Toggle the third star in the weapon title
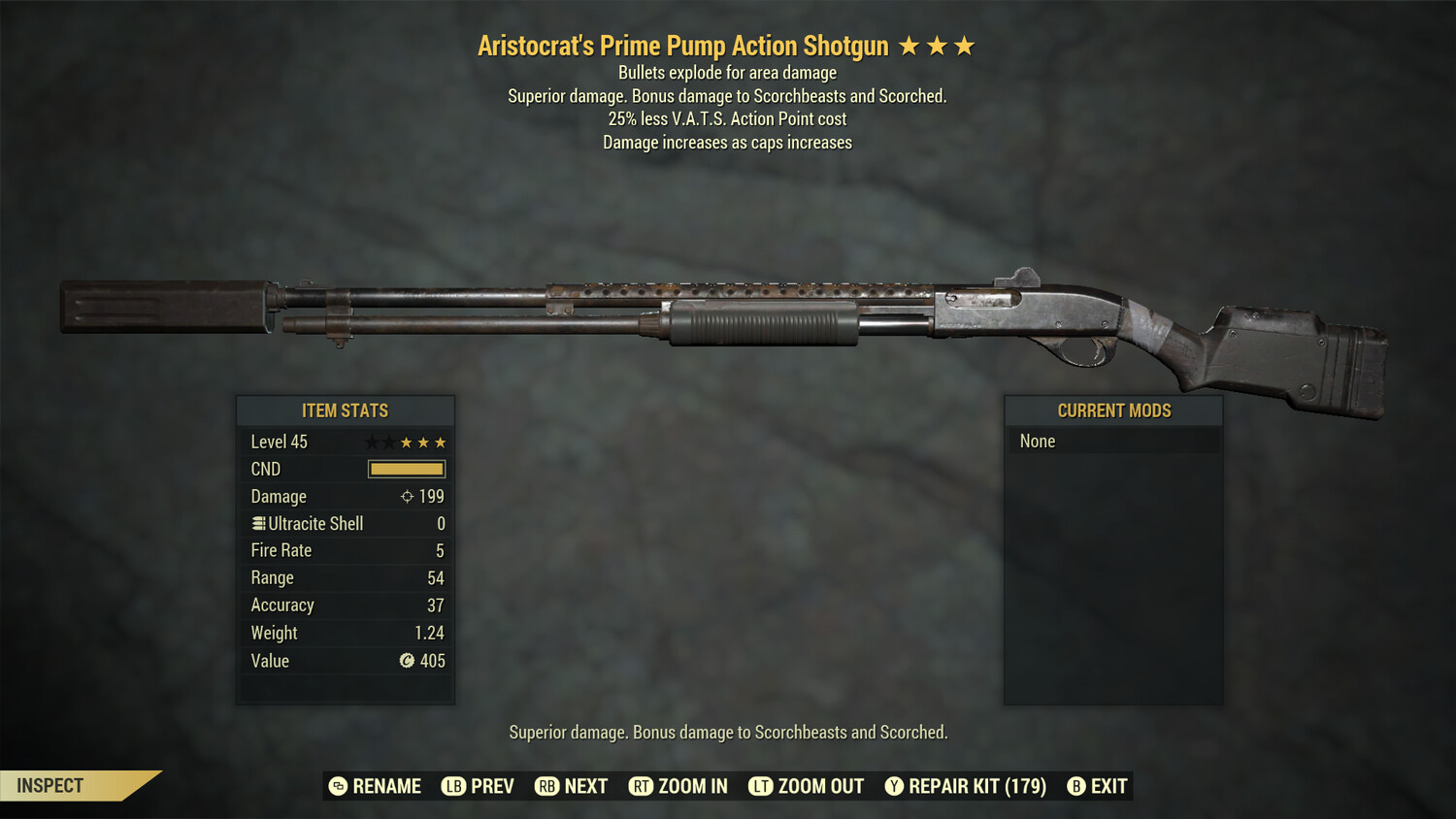Viewport: 1456px width, 819px height. pos(964,44)
